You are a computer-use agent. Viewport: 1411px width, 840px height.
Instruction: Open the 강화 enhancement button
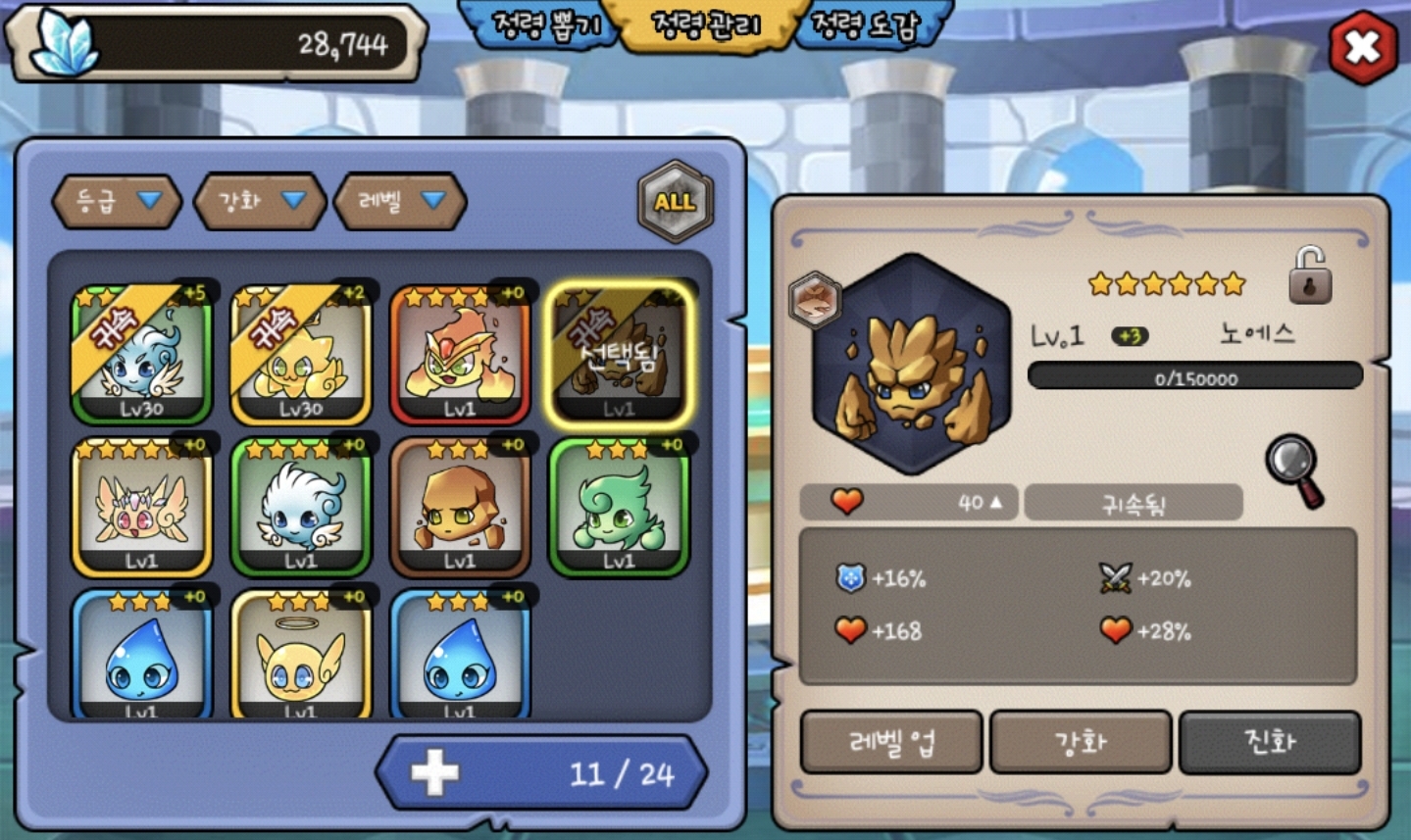pos(1081,742)
